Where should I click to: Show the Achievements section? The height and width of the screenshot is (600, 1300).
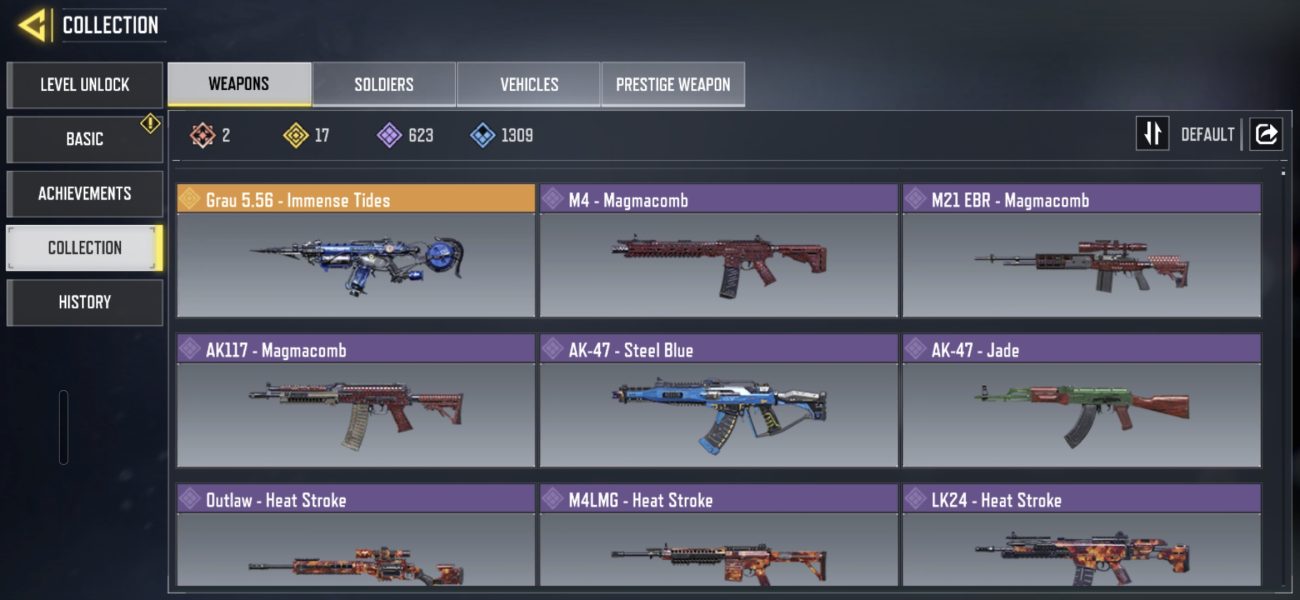(84, 193)
